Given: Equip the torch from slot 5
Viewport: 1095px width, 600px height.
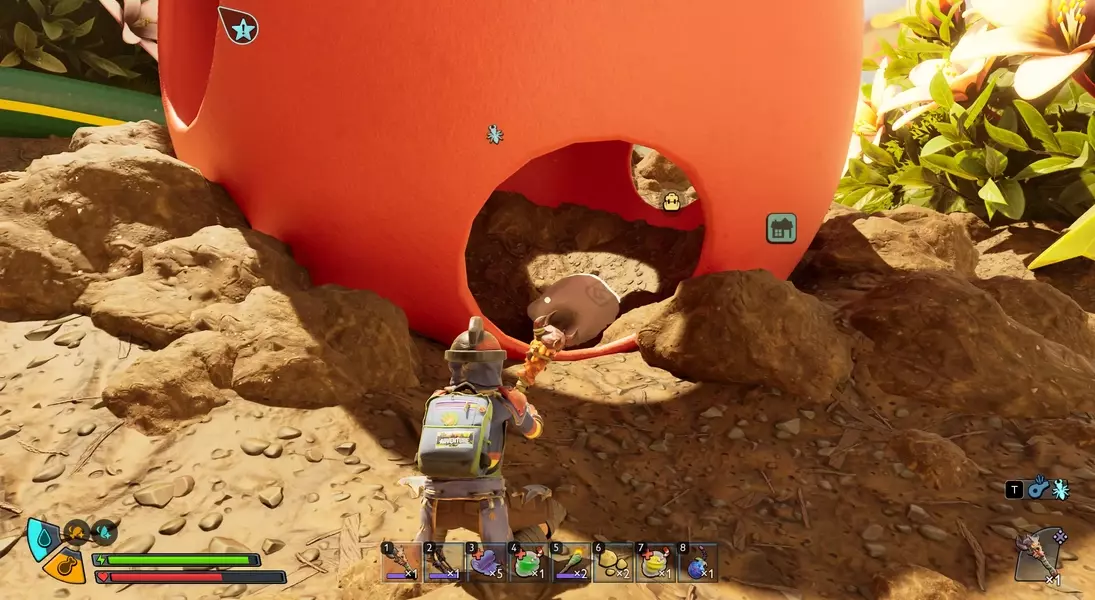Looking at the screenshot, I should (x=571, y=562).
